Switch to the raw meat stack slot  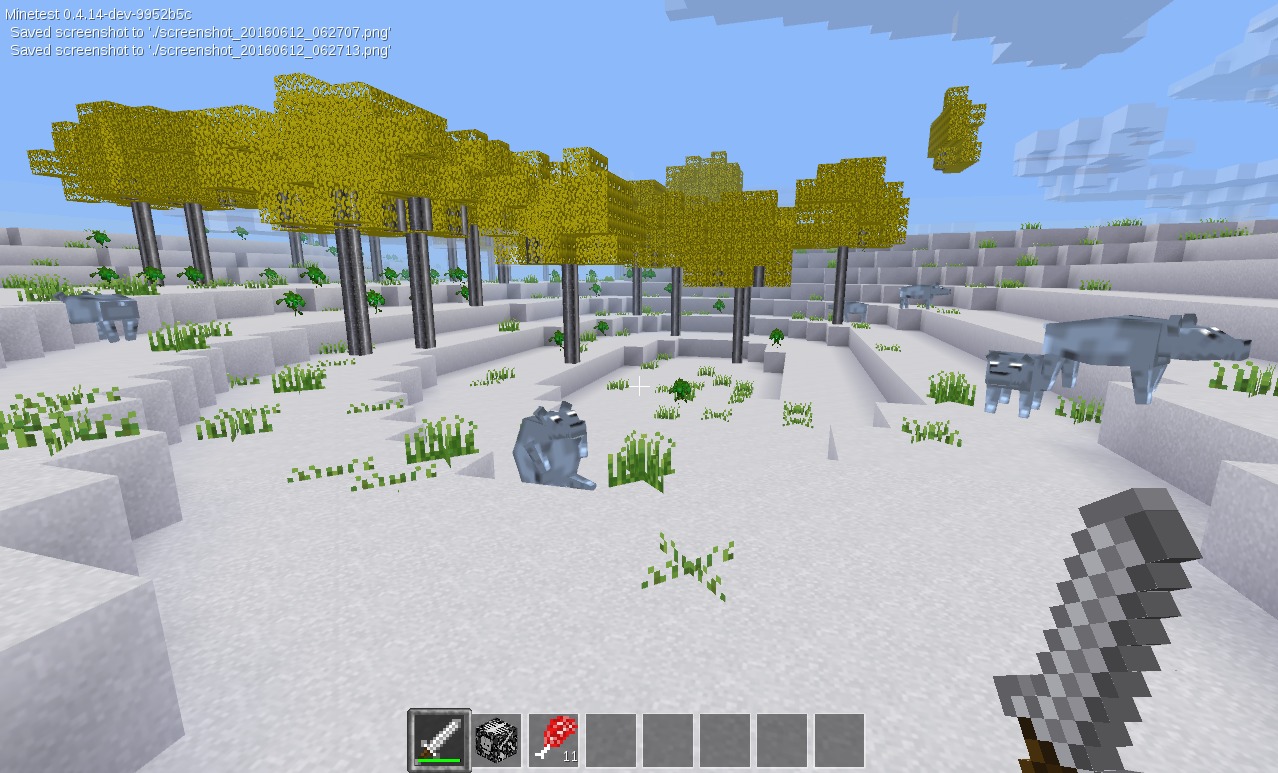click(554, 740)
